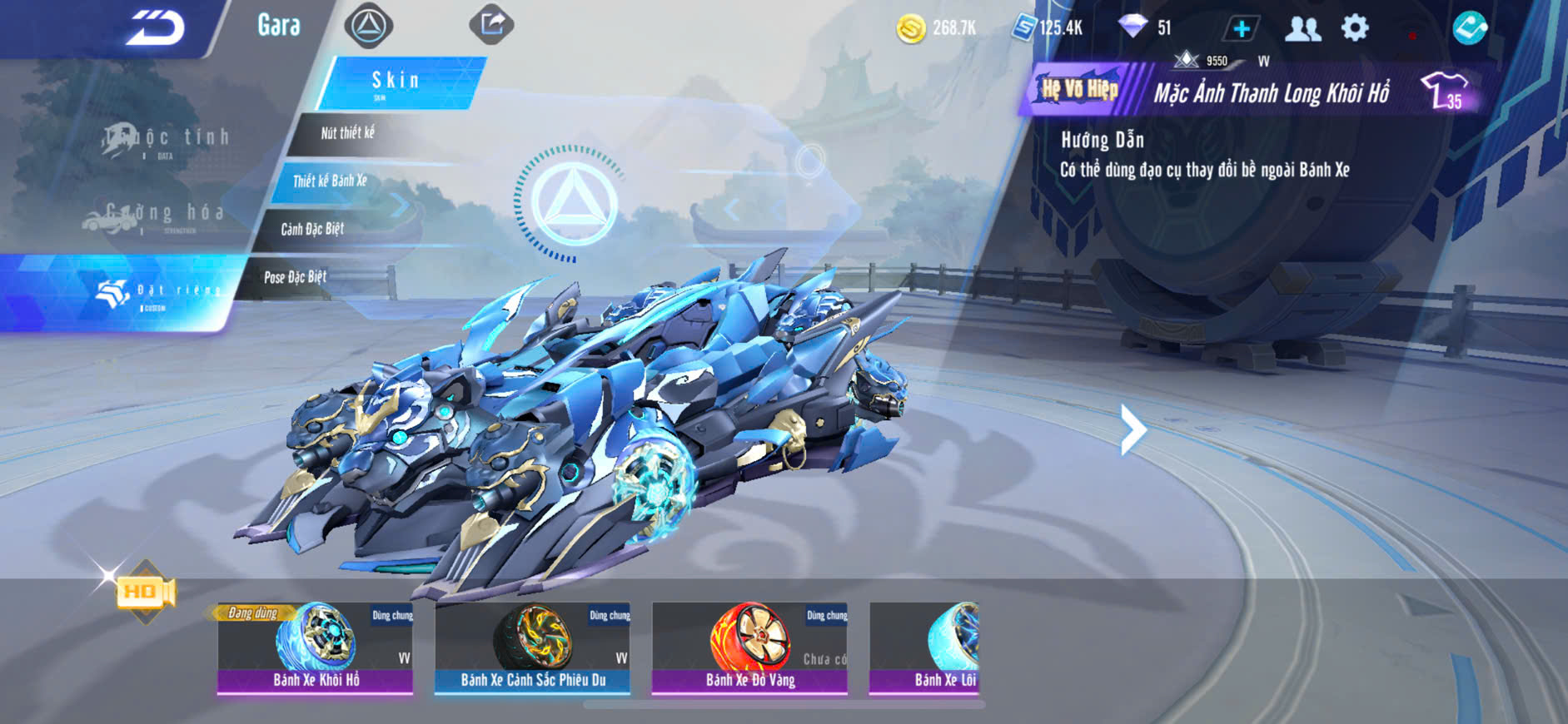
Task: Add currency with the plus button
Action: (x=1241, y=28)
